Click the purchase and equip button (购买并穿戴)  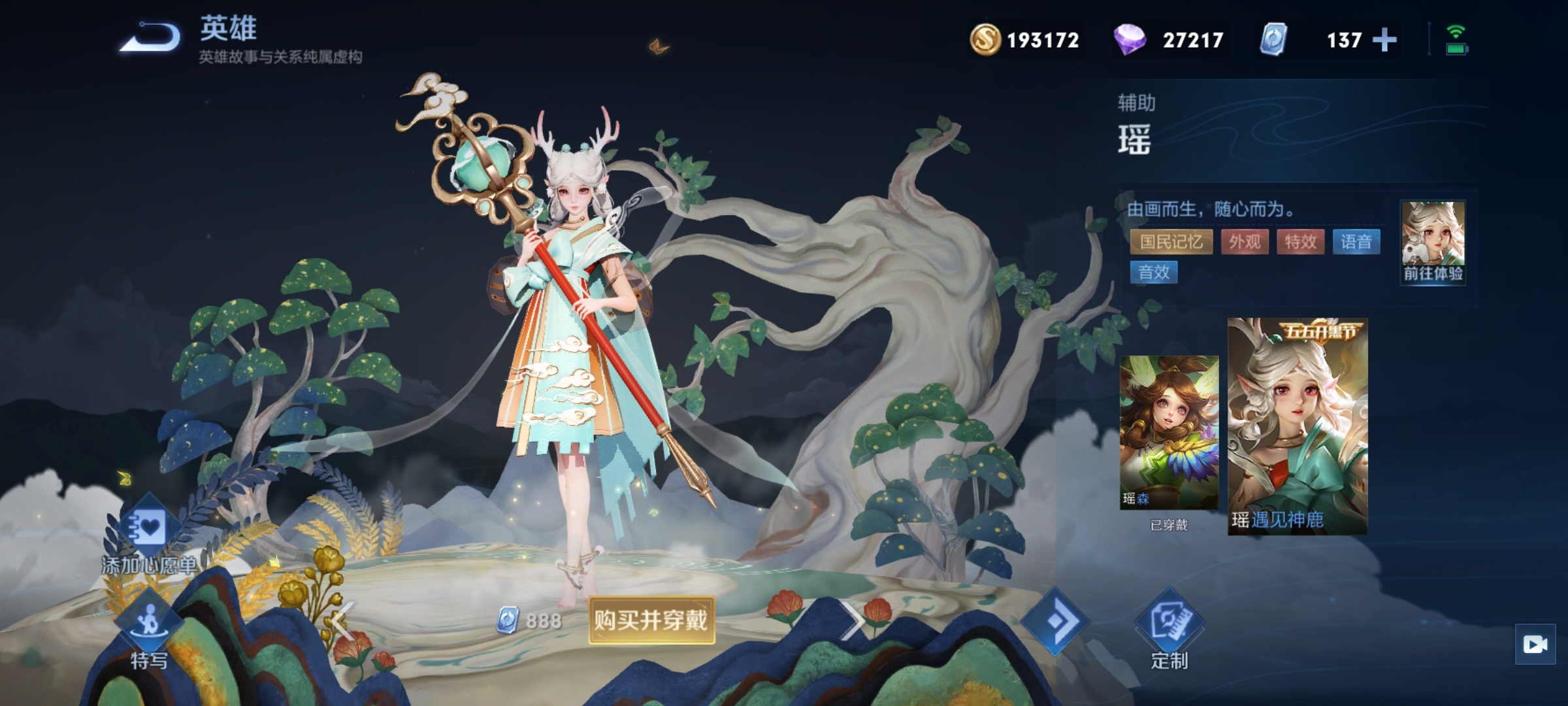click(x=651, y=620)
